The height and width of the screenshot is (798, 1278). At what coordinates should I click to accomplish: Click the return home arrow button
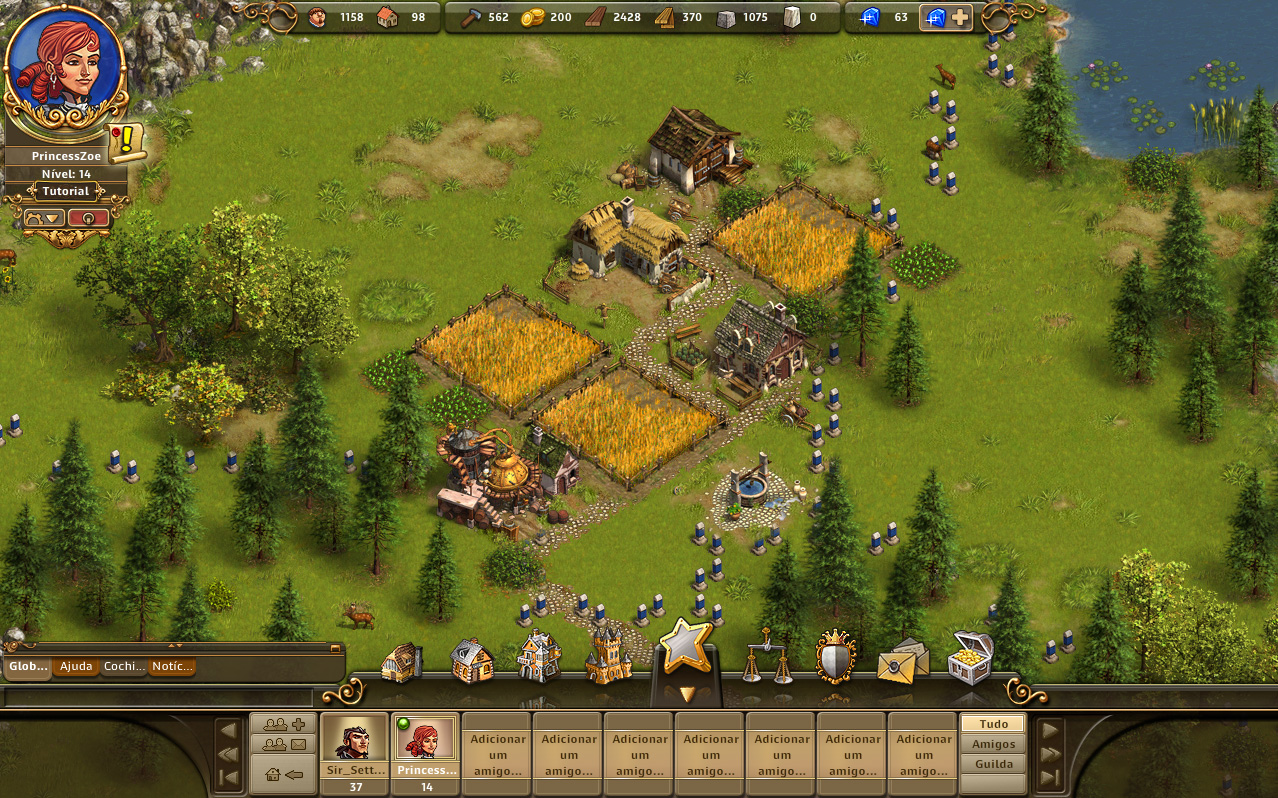[284, 774]
